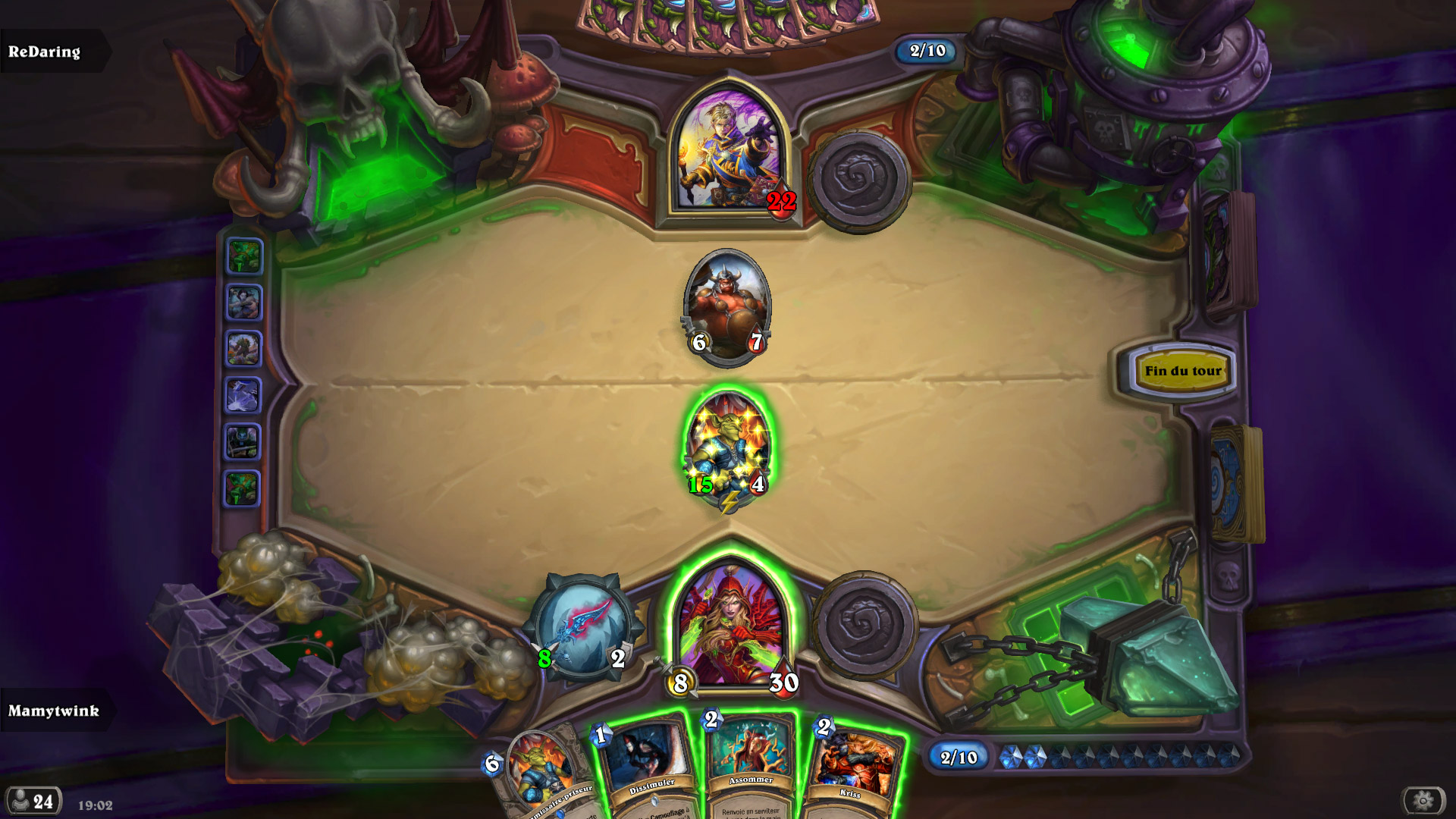Screen dimensions: 1456x819
Task: Click one of the opponent's hand cards at the top
Action: pyautogui.click(x=720, y=19)
